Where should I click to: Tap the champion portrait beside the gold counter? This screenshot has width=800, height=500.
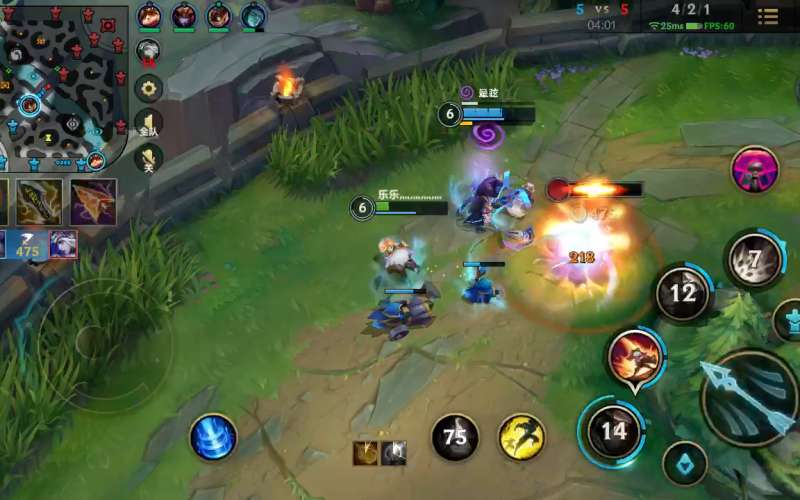(x=64, y=244)
